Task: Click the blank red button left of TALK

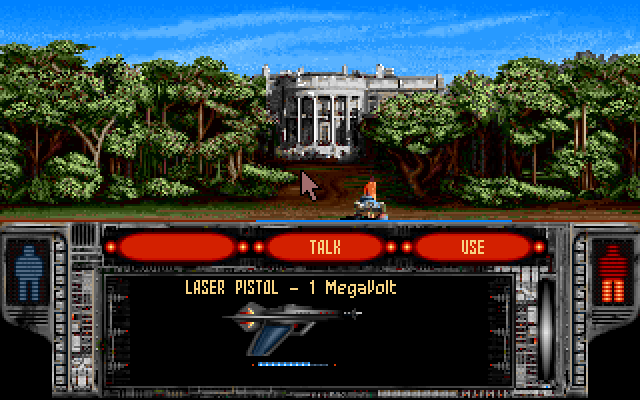Action: [x=178, y=247]
